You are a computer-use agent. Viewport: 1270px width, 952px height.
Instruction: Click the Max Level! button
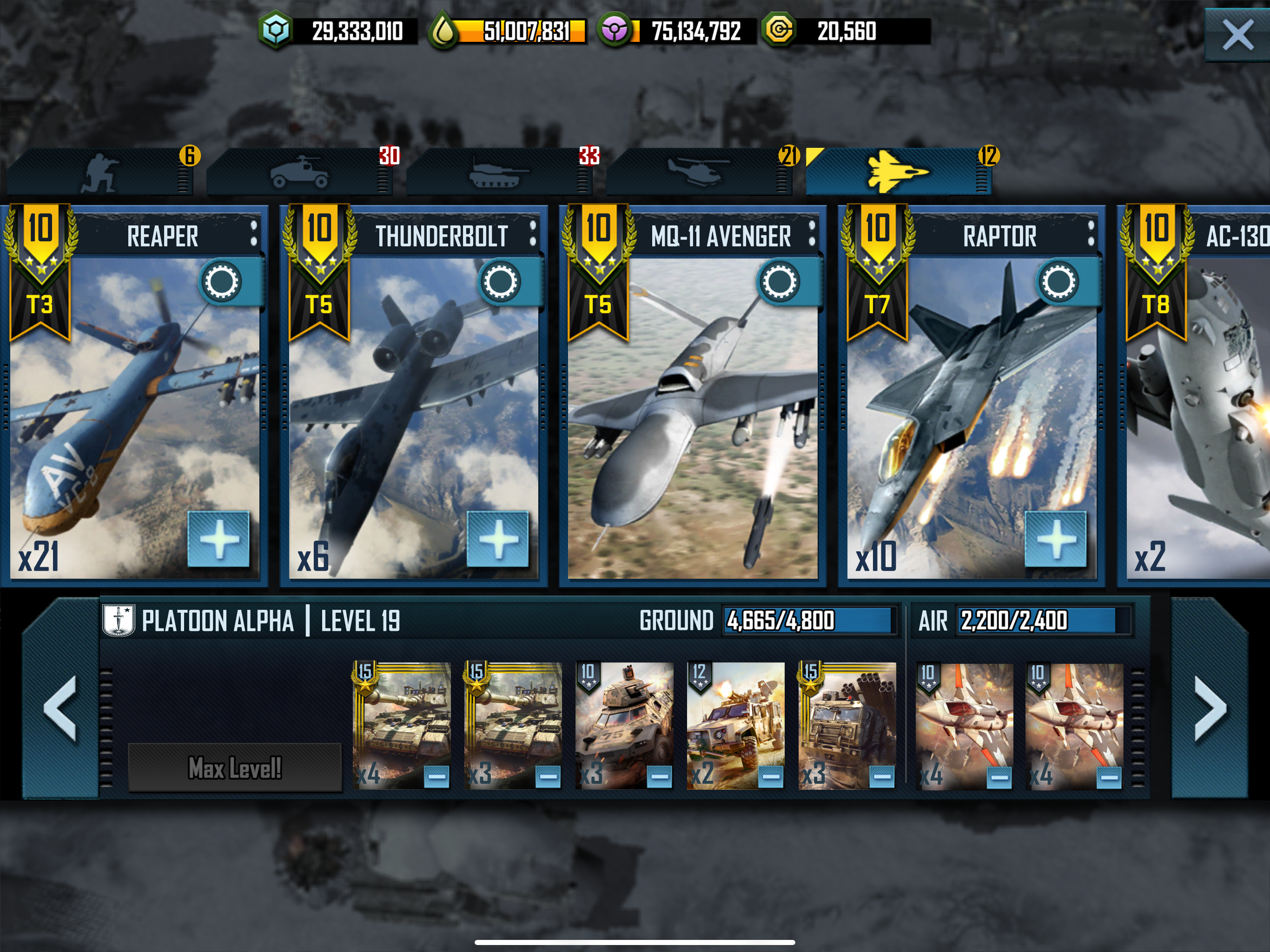tap(235, 767)
